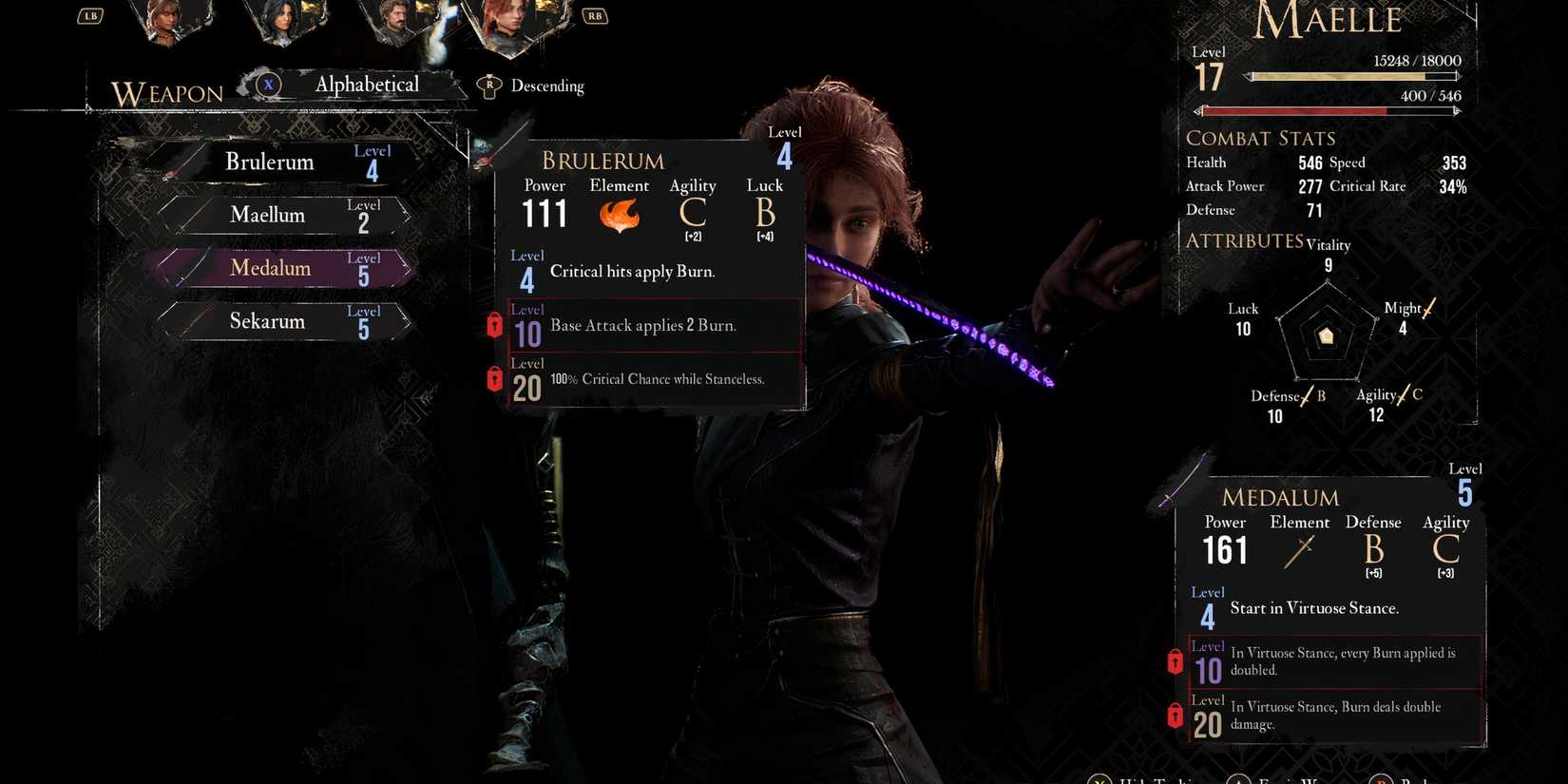The image size is (1568, 784).
Task: Select the fire Element icon on Brulerum card
Action: 620,217
